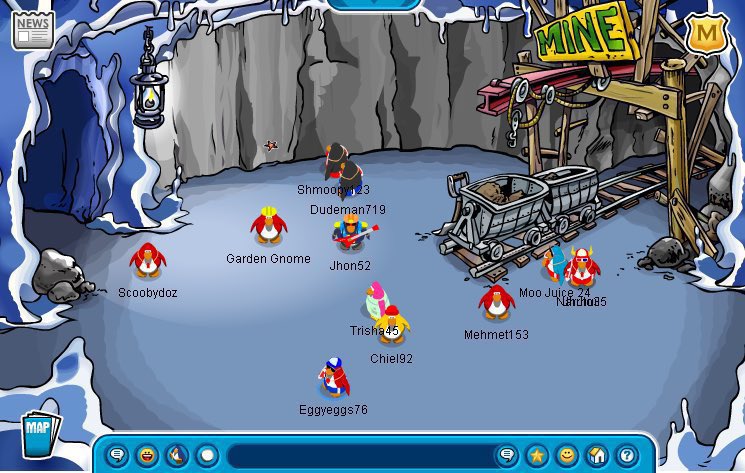Throw a snowball using the snowball button
745x473 pixels.
(207, 456)
